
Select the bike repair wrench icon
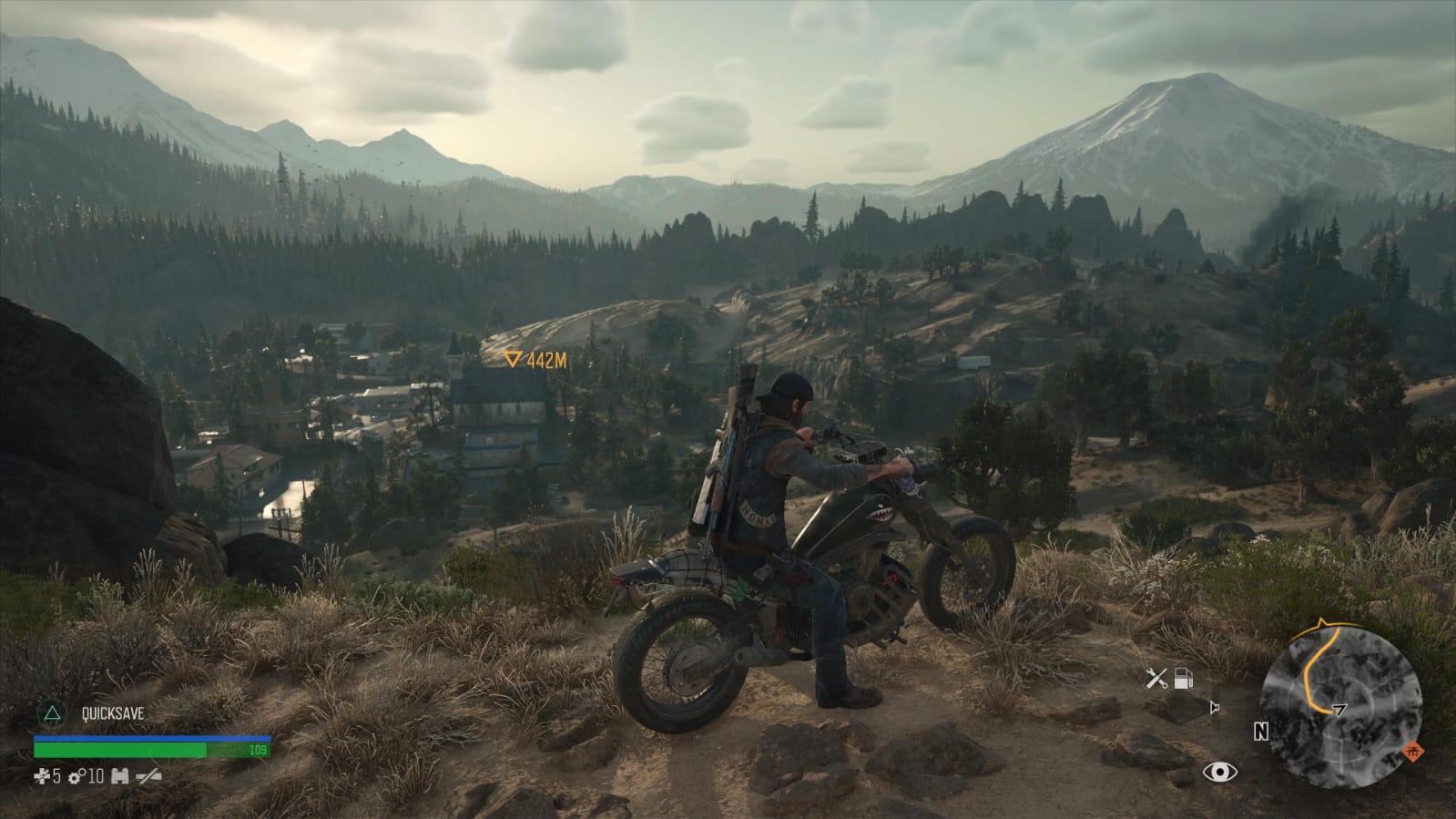click(x=1156, y=678)
